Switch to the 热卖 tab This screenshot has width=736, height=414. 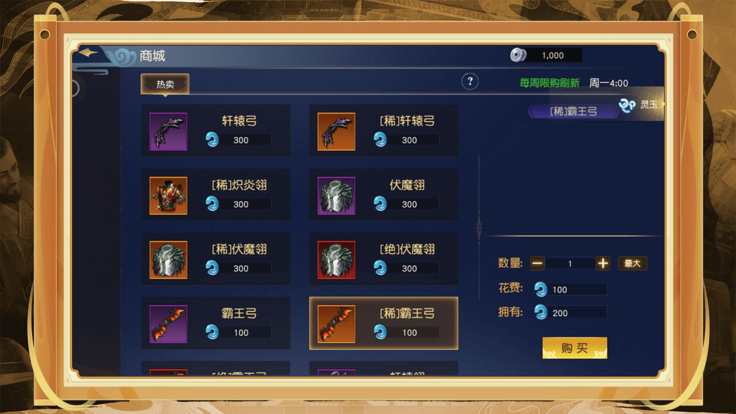tap(165, 84)
